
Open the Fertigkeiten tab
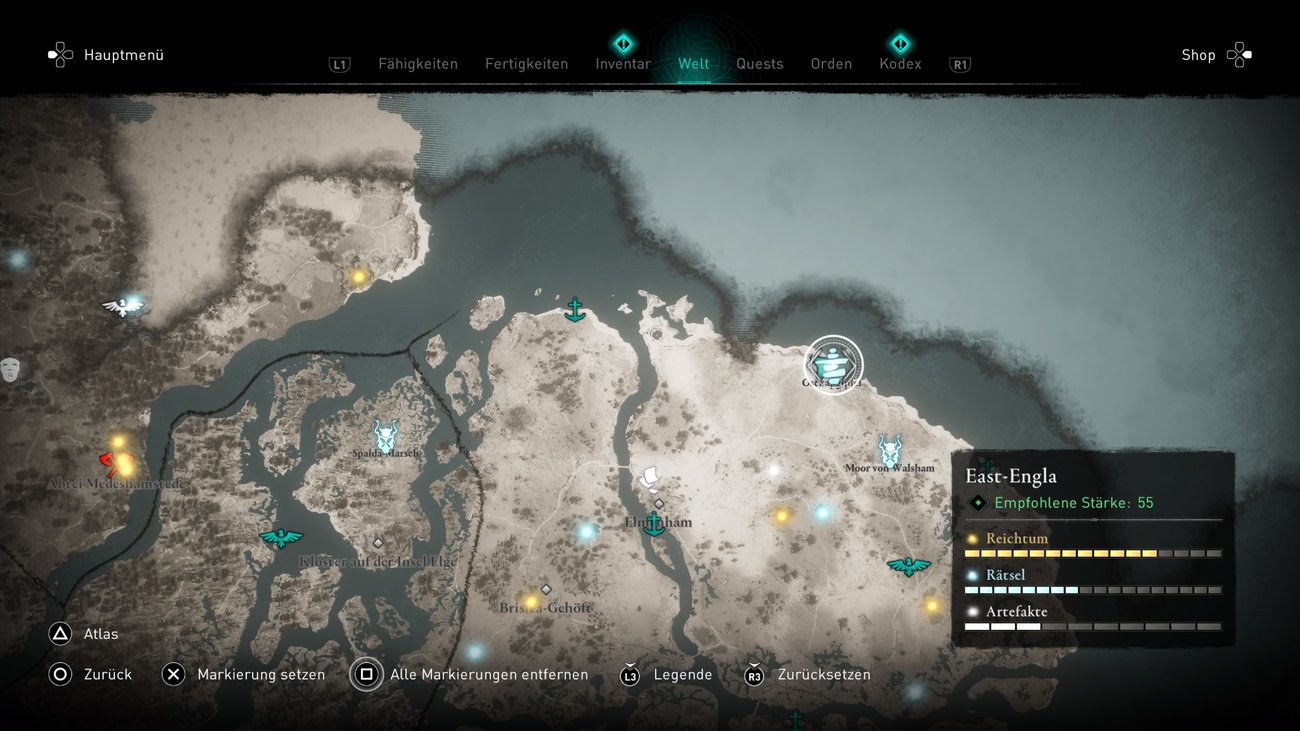click(x=526, y=64)
